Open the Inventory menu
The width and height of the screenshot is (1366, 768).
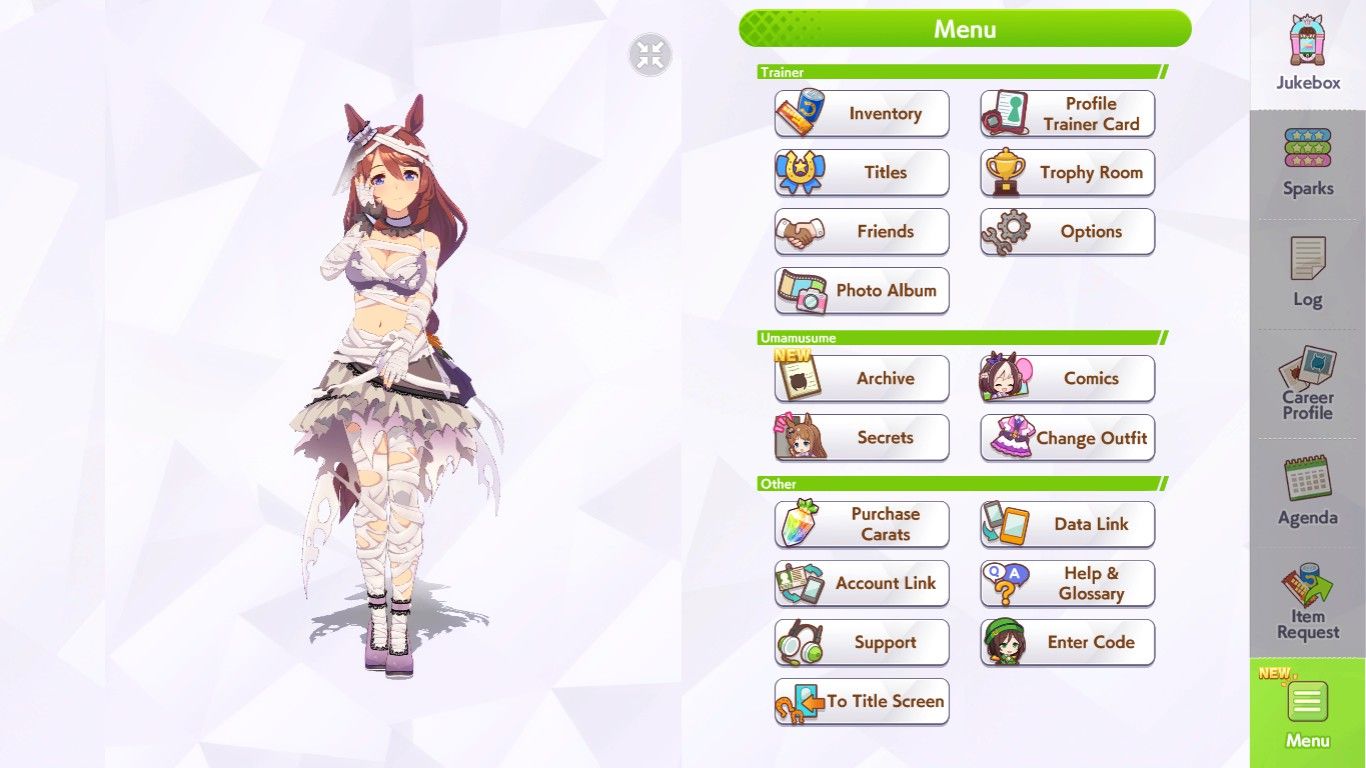[862, 114]
